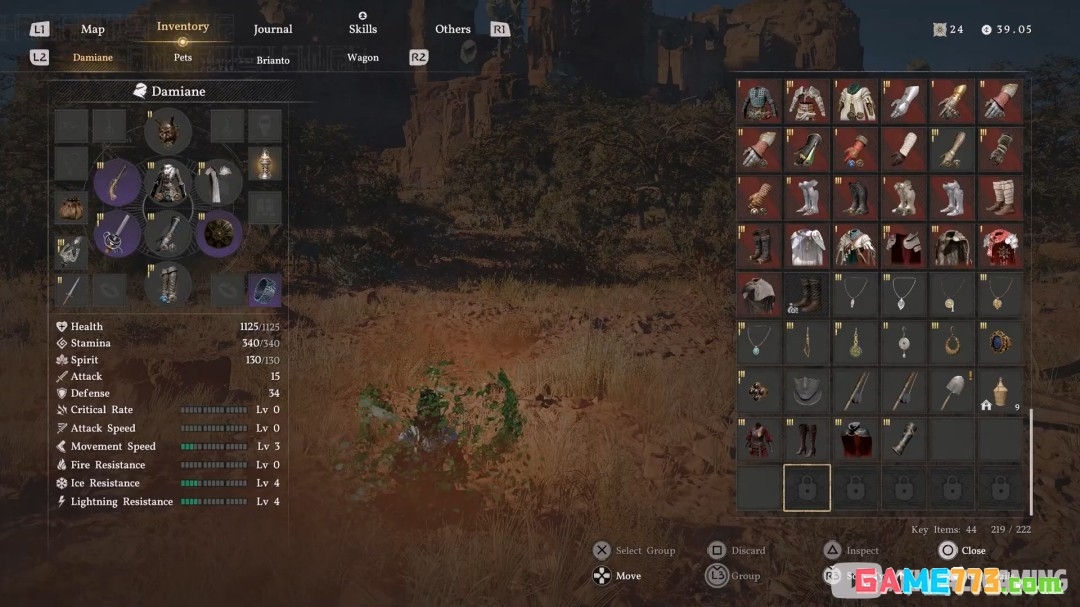Open the Map tab

pos(92,29)
